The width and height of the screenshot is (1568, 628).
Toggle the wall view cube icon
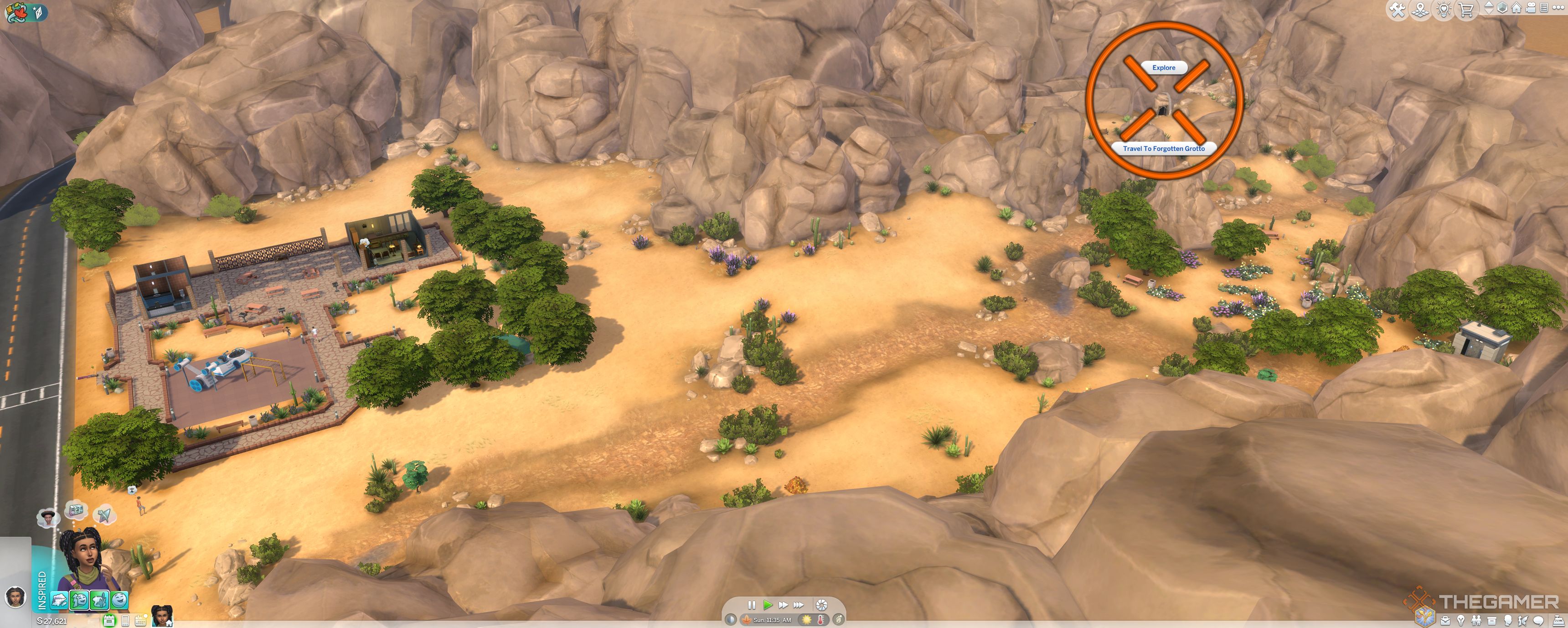click(1502, 8)
